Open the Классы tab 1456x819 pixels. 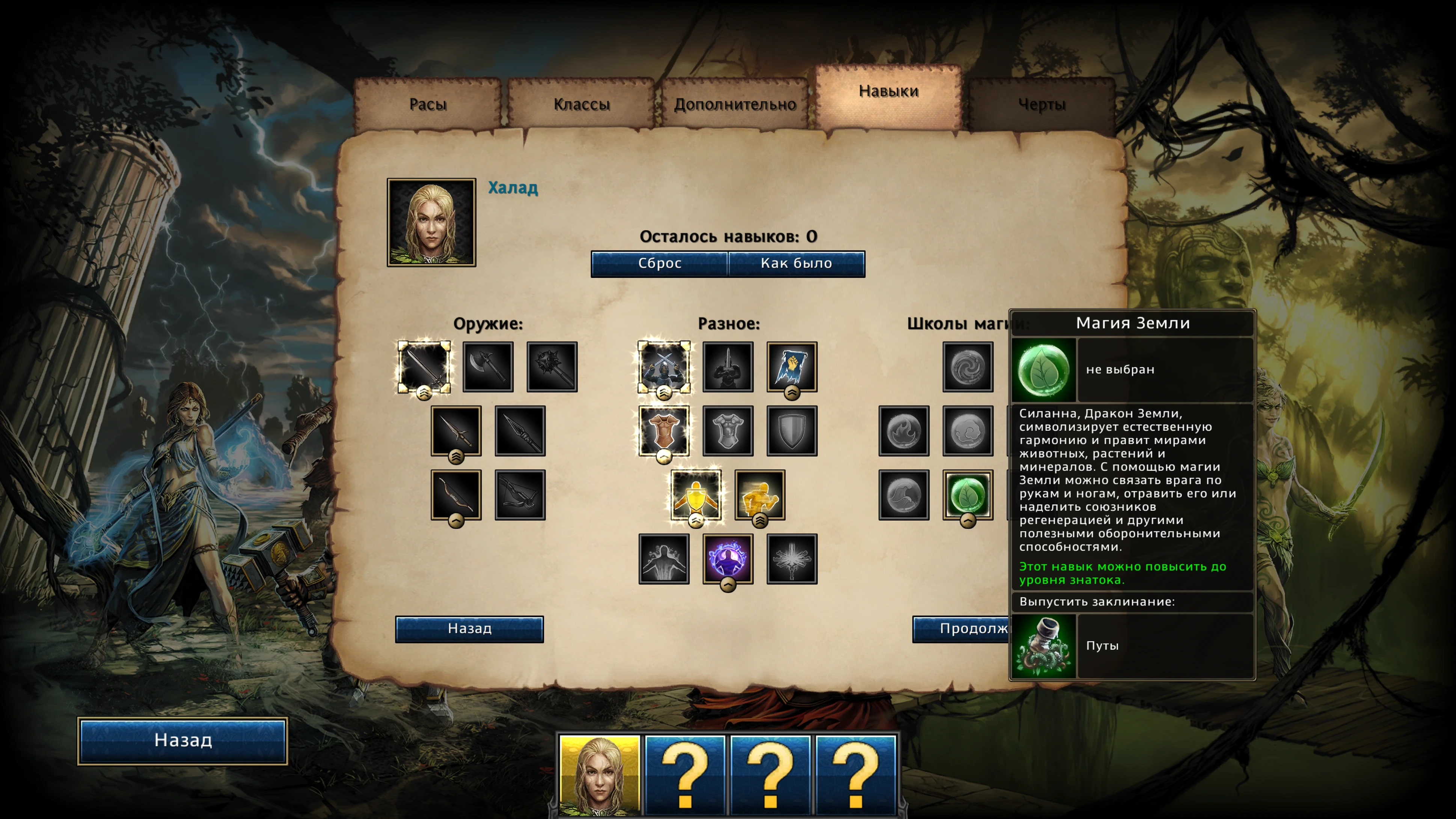[x=582, y=104]
